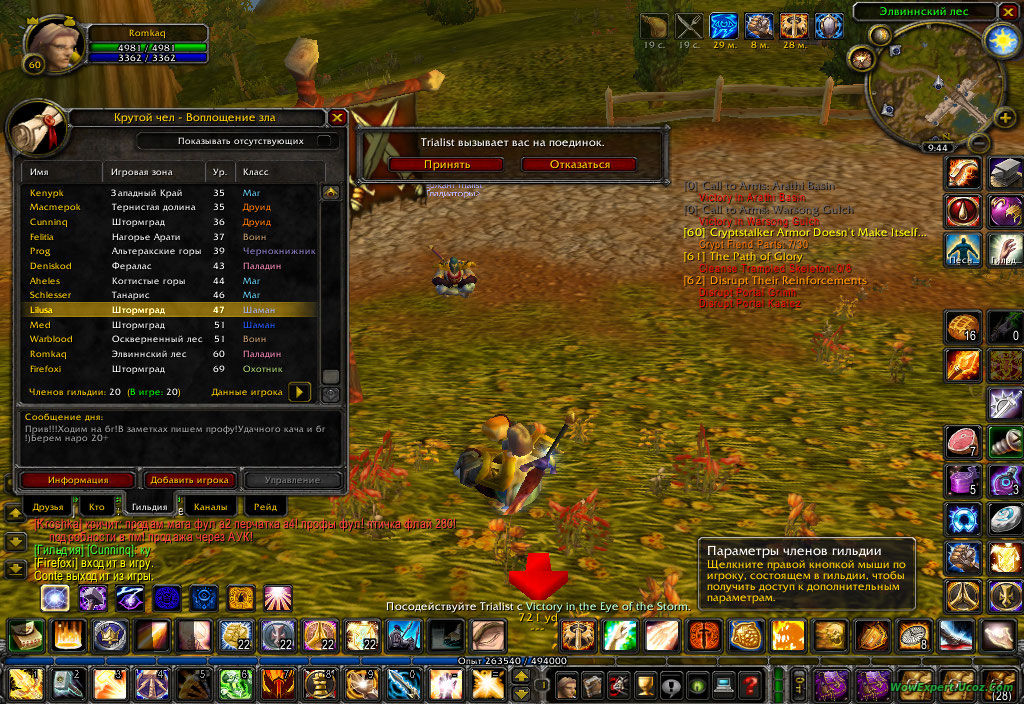Show the Рейд tab
This screenshot has height=704, width=1024.
[265, 507]
